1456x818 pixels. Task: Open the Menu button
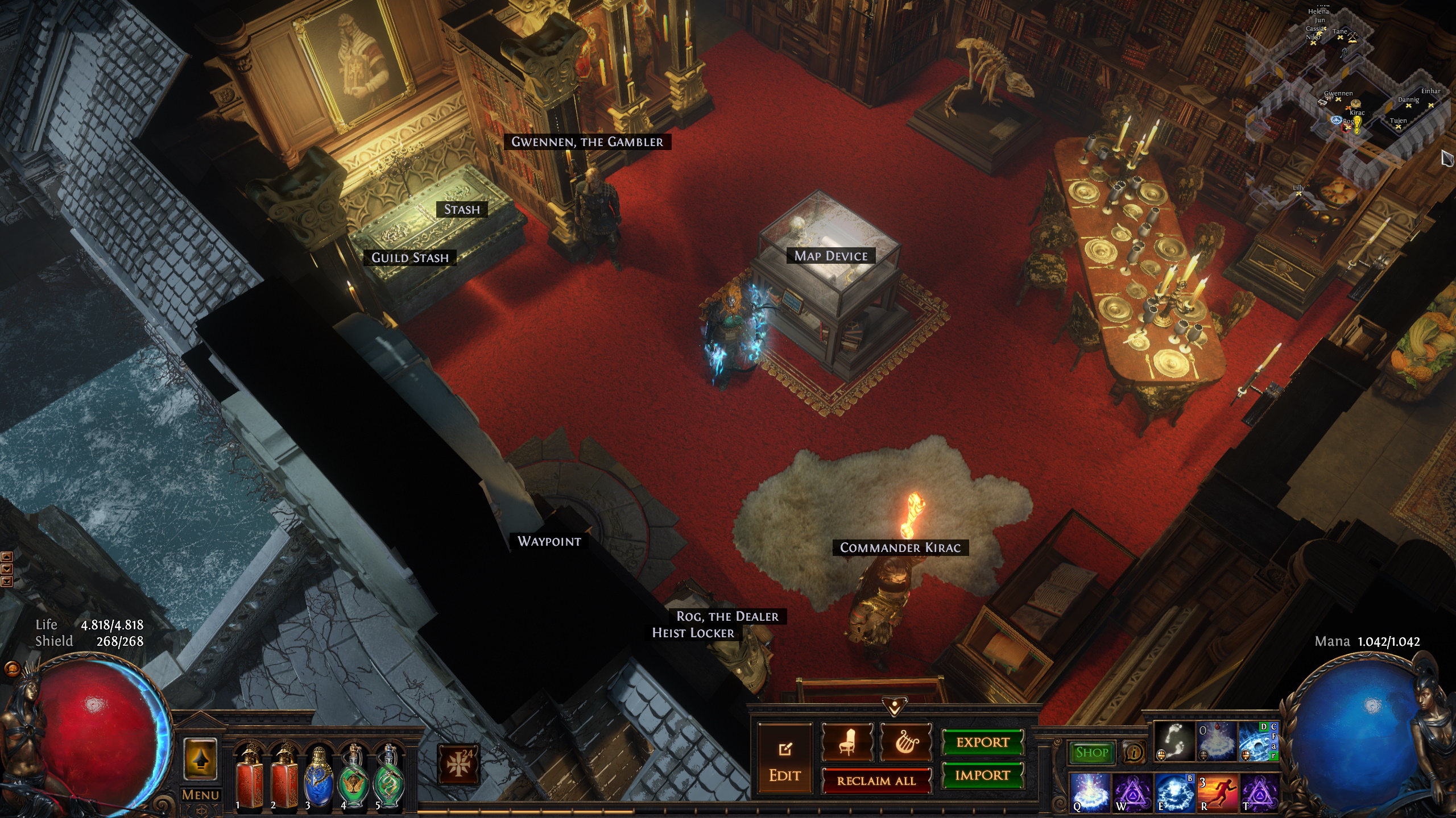pyautogui.click(x=200, y=795)
